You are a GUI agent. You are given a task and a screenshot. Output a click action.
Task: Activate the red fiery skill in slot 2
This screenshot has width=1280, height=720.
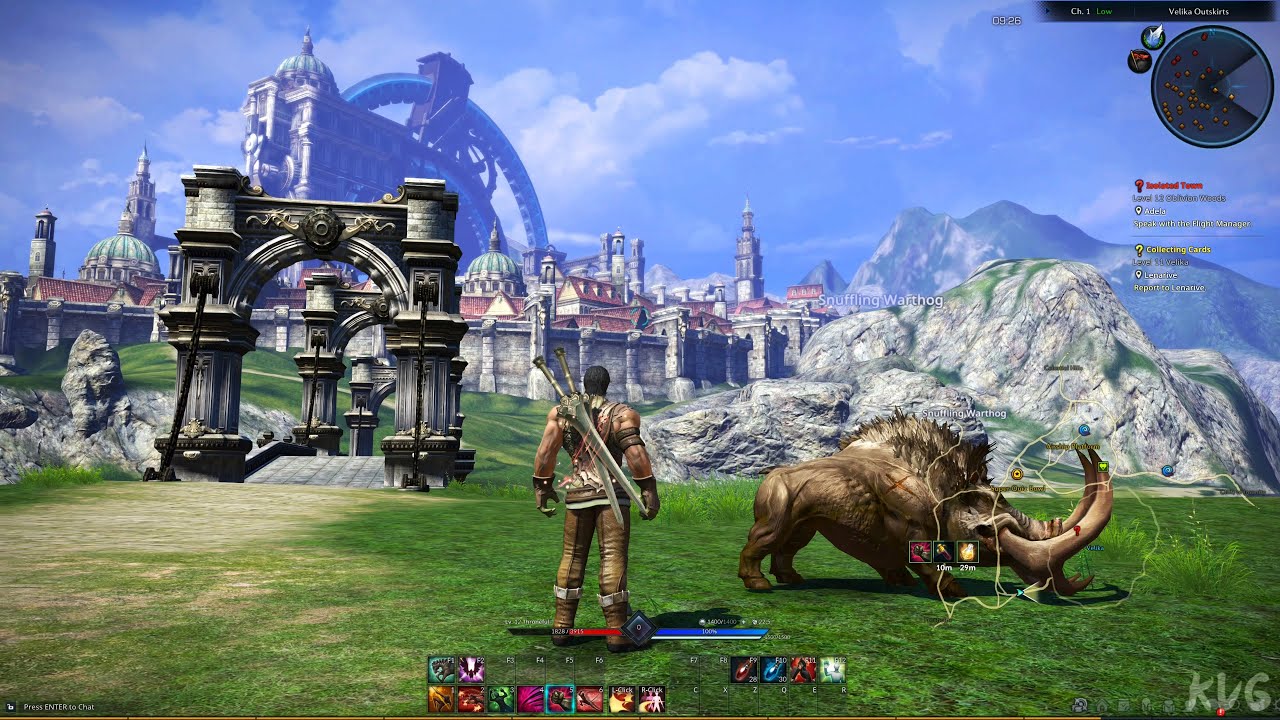pyautogui.click(x=471, y=699)
